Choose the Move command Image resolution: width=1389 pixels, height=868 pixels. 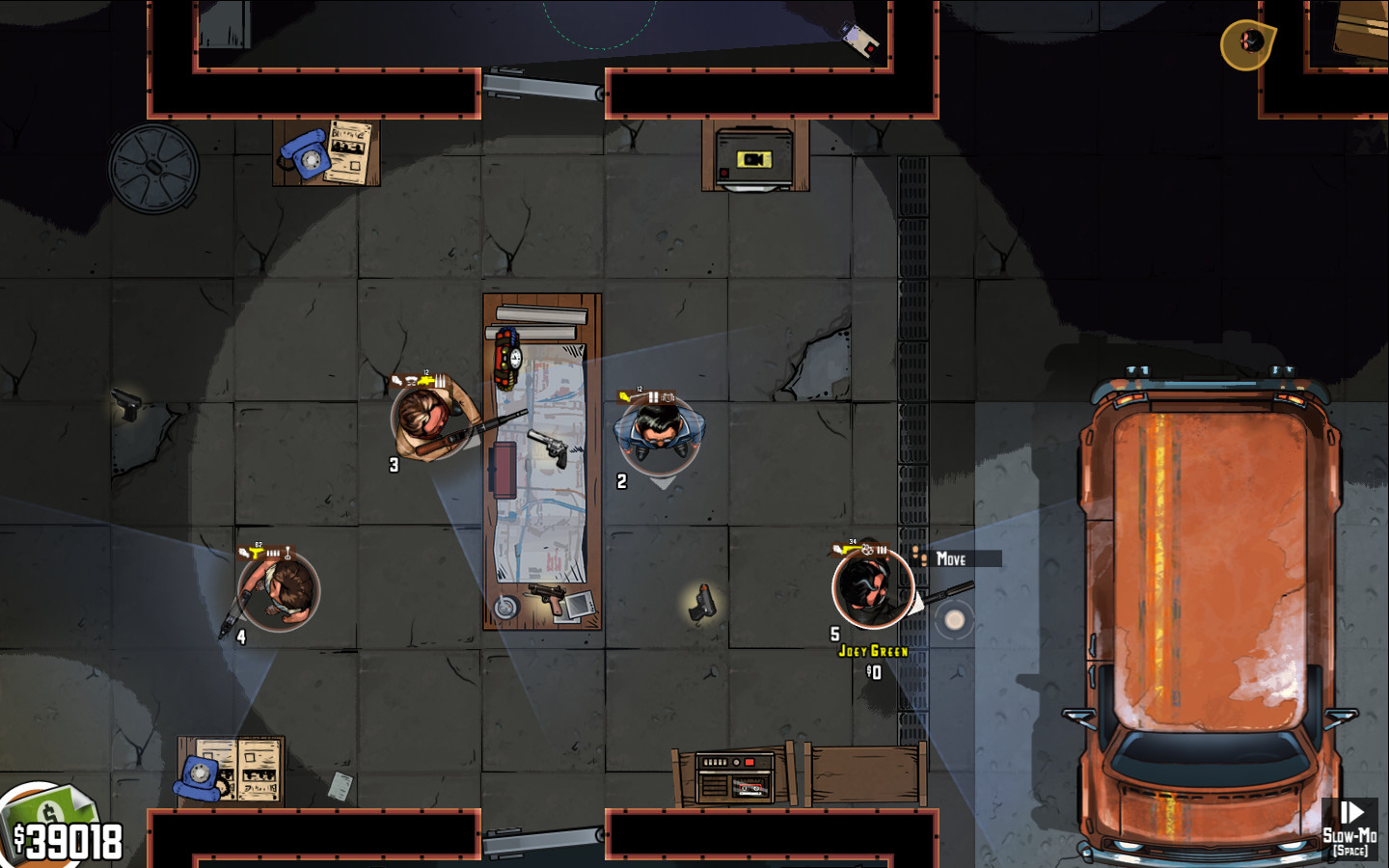tap(951, 557)
